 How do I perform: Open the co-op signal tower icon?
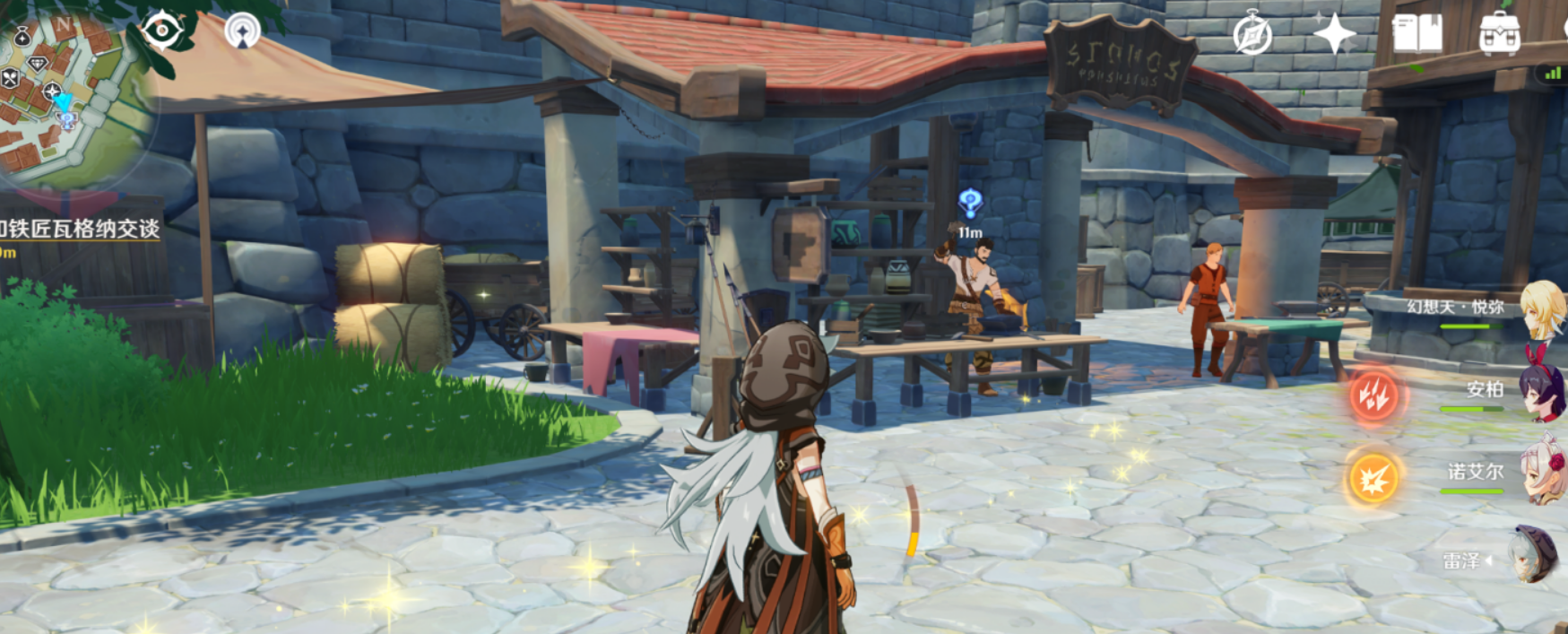tap(242, 30)
